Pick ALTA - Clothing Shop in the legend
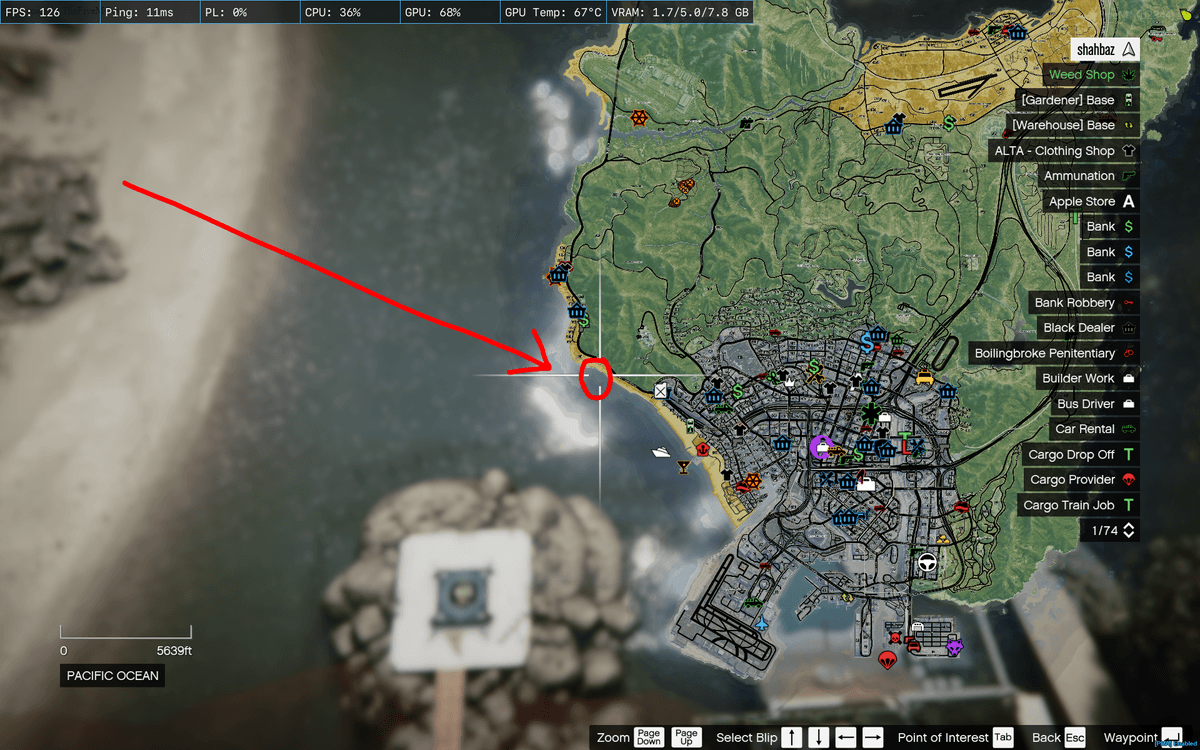Viewport: 1200px width, 750px height. point(1064,151)
